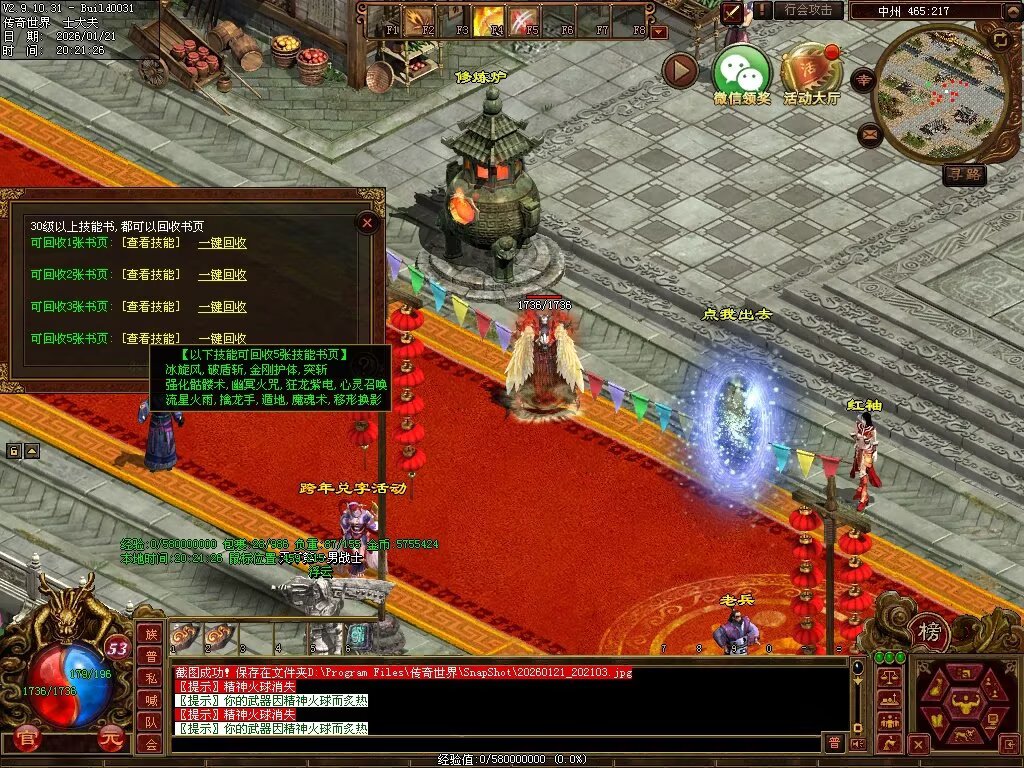View skills recyclable for 5 pages
1024x768 pixels.
(x=151, y=339)
